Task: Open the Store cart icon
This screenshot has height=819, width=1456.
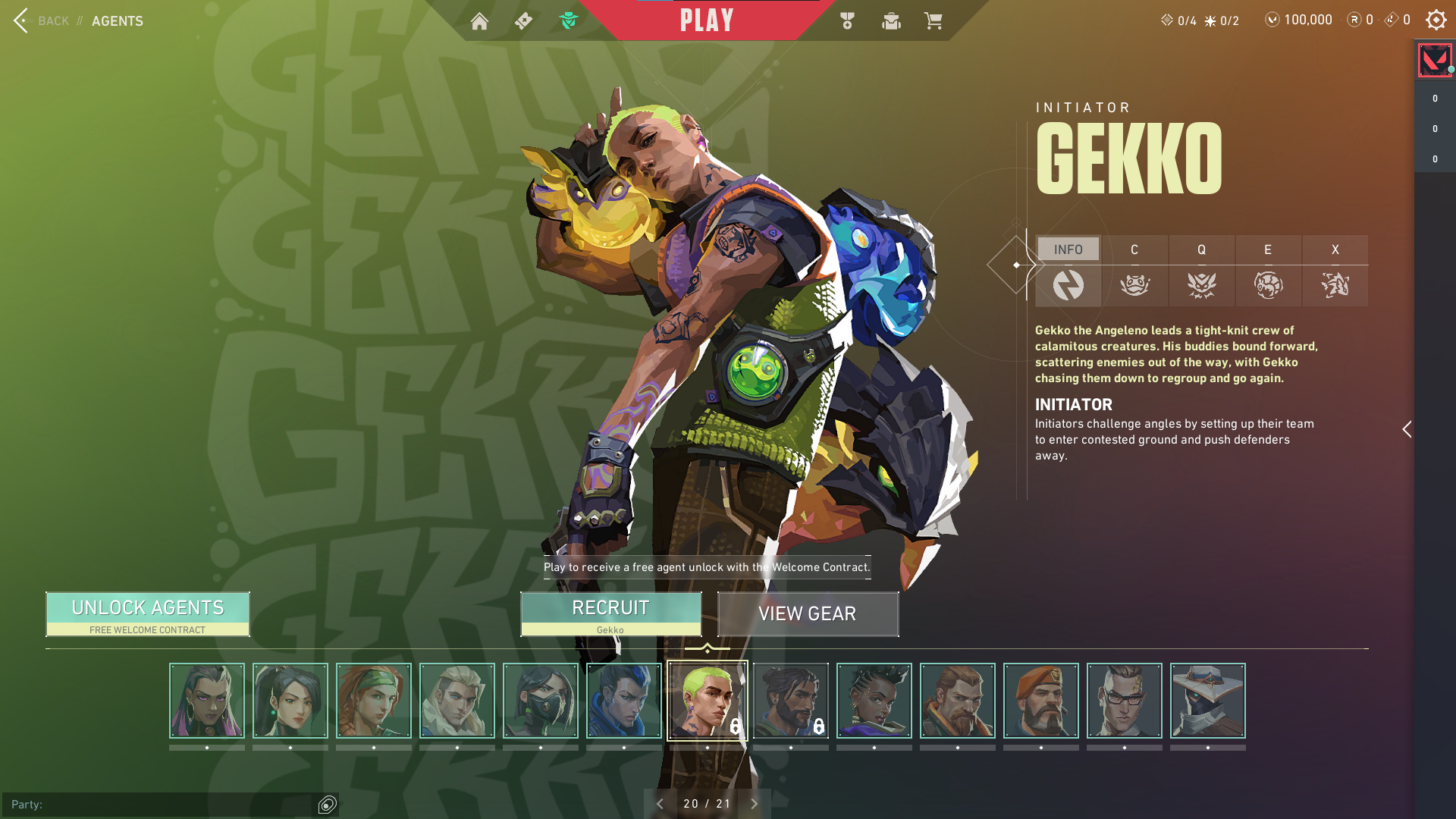Action: (x=934, y=20)
